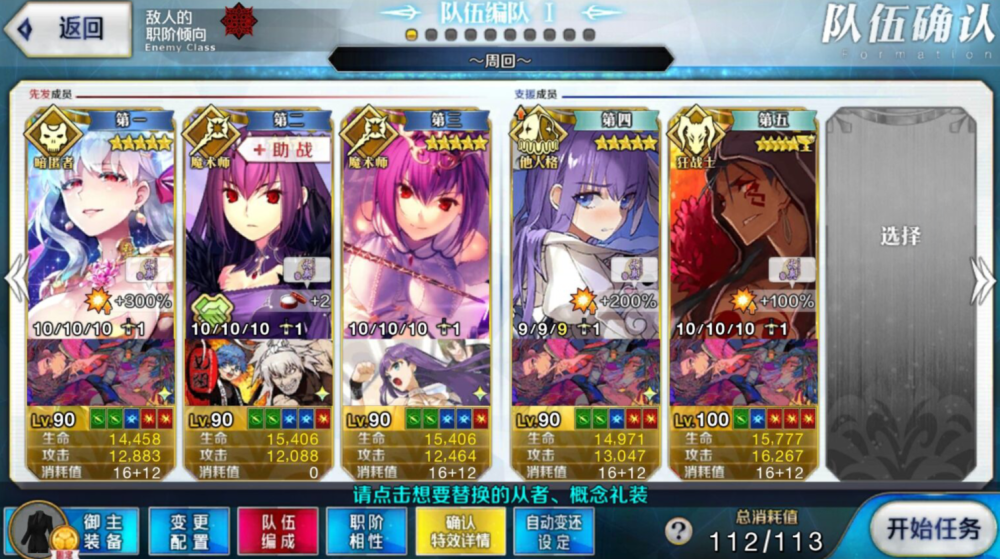Screen dimensions: 1000x559
Task: Switch to the next party with right arrow
Action: click(982, 279)
